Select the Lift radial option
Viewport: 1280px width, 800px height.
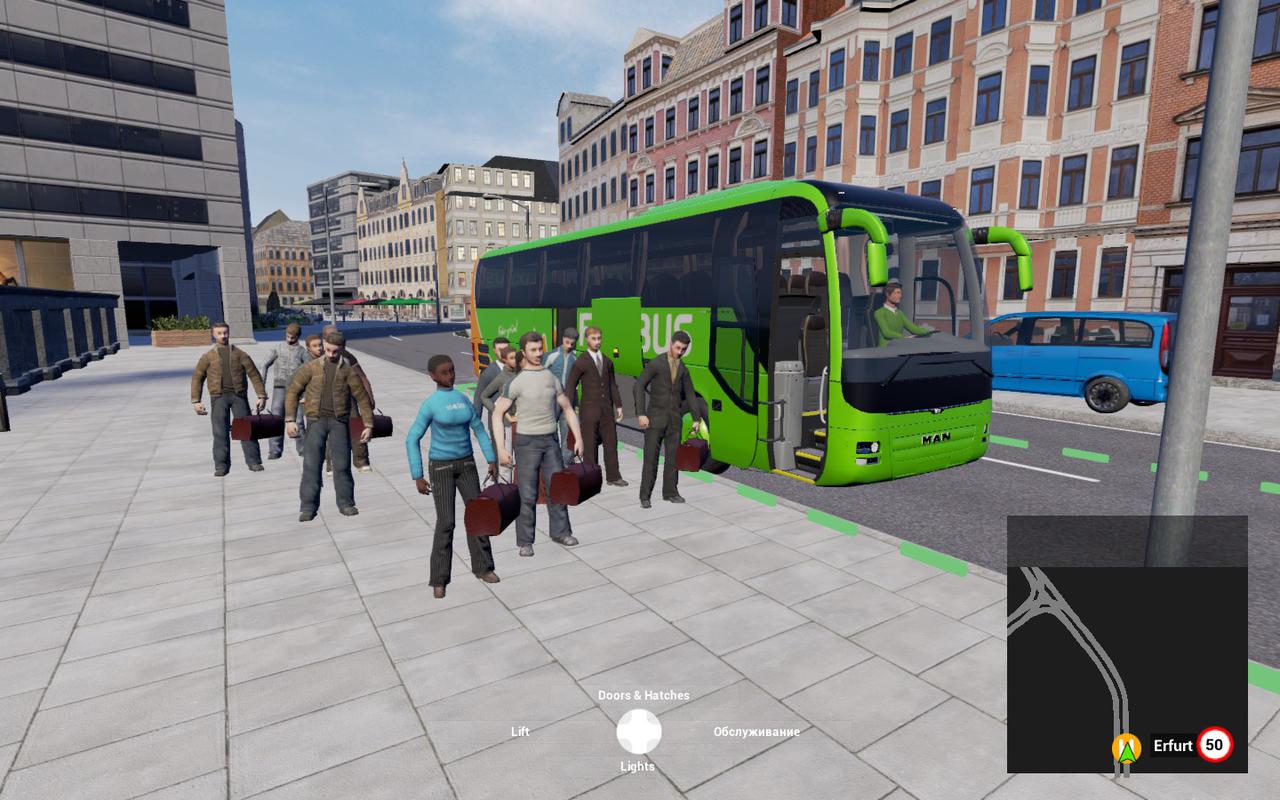(x=520, y=732)
